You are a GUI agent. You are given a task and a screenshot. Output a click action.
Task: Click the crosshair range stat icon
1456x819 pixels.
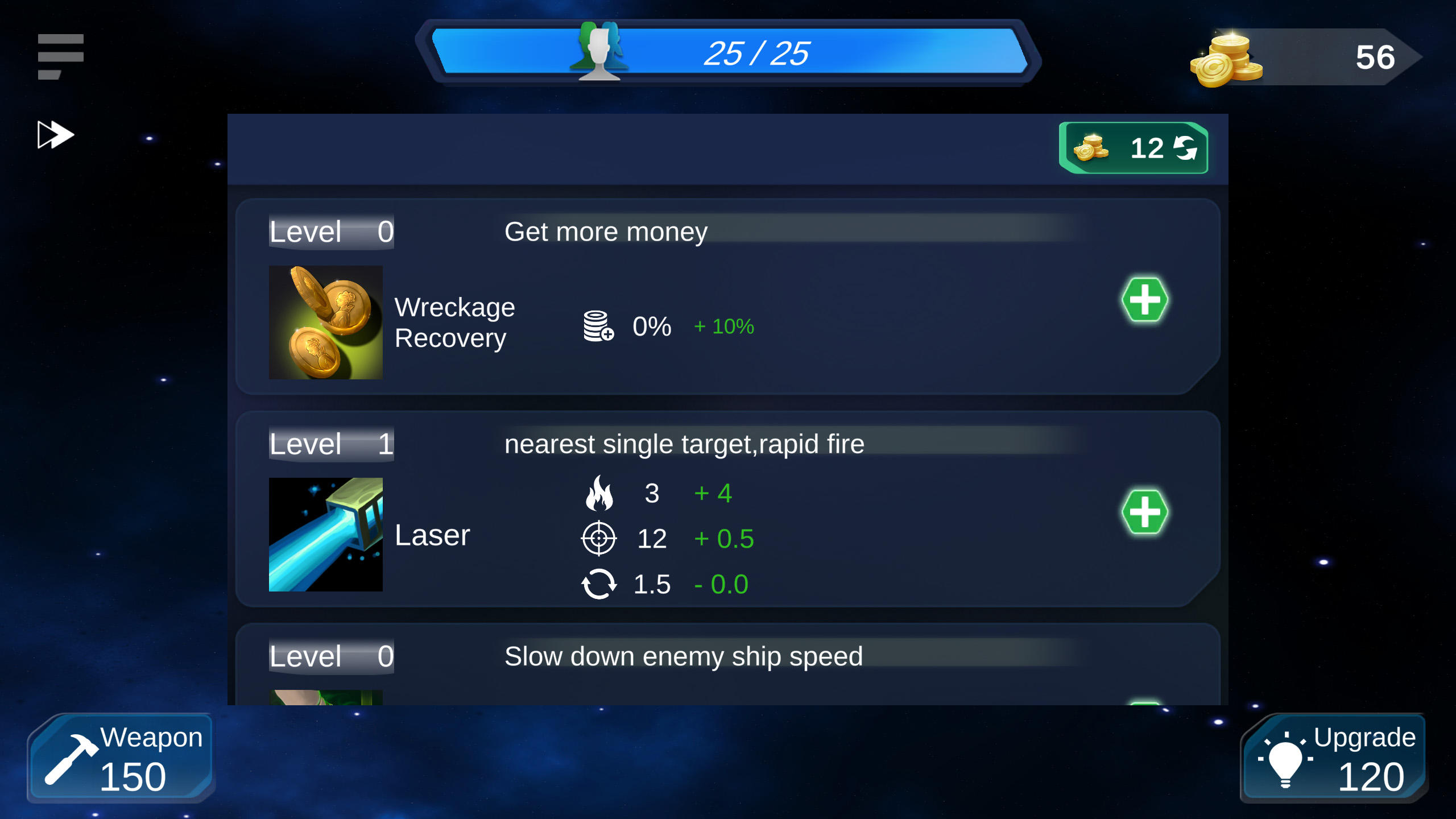(598, 537)
